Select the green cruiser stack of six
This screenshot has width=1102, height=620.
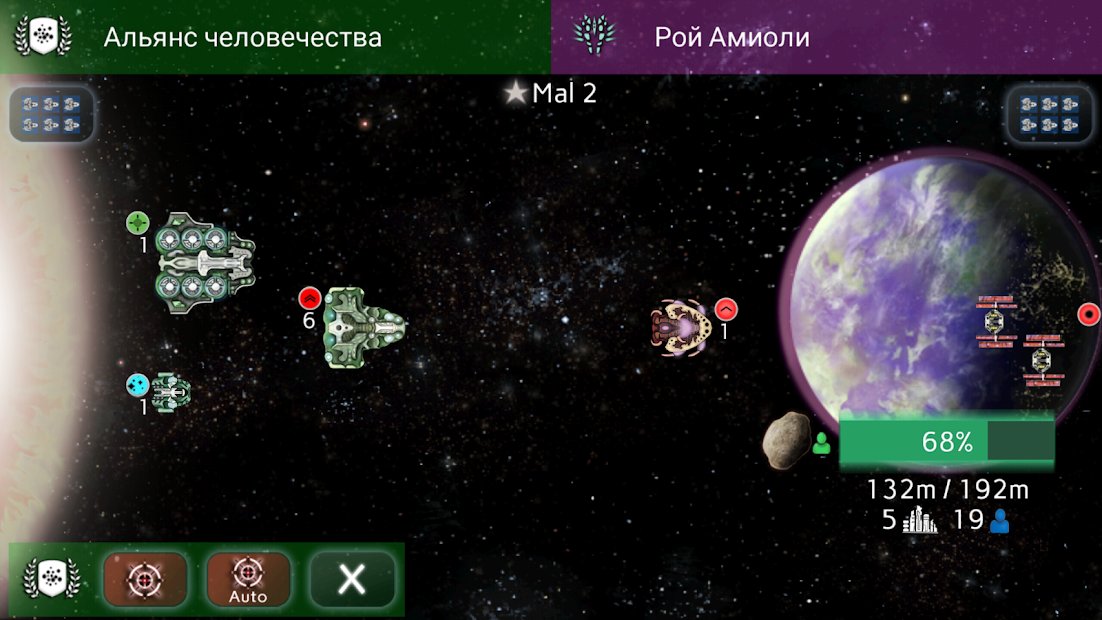pyautogui.click(x=363, y=326)
